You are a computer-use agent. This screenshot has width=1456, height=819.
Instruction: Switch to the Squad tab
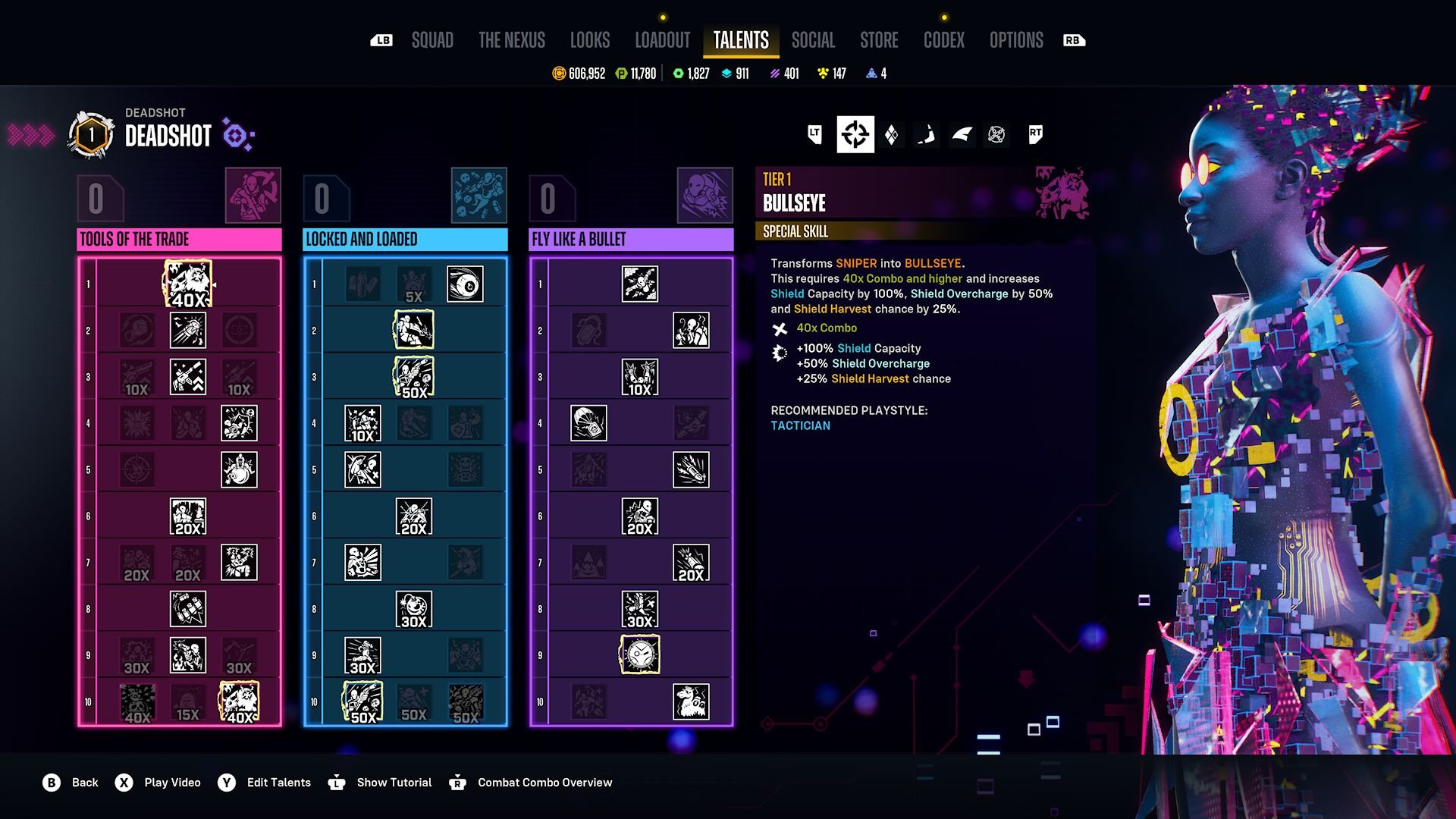tap(432, 40)
